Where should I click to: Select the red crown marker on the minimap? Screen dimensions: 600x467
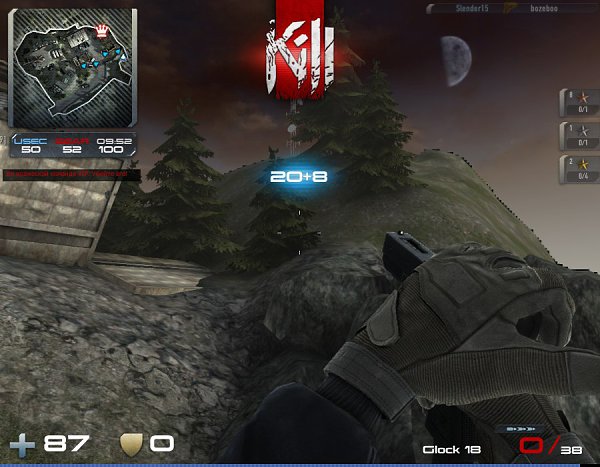click(x=101, y=31)
